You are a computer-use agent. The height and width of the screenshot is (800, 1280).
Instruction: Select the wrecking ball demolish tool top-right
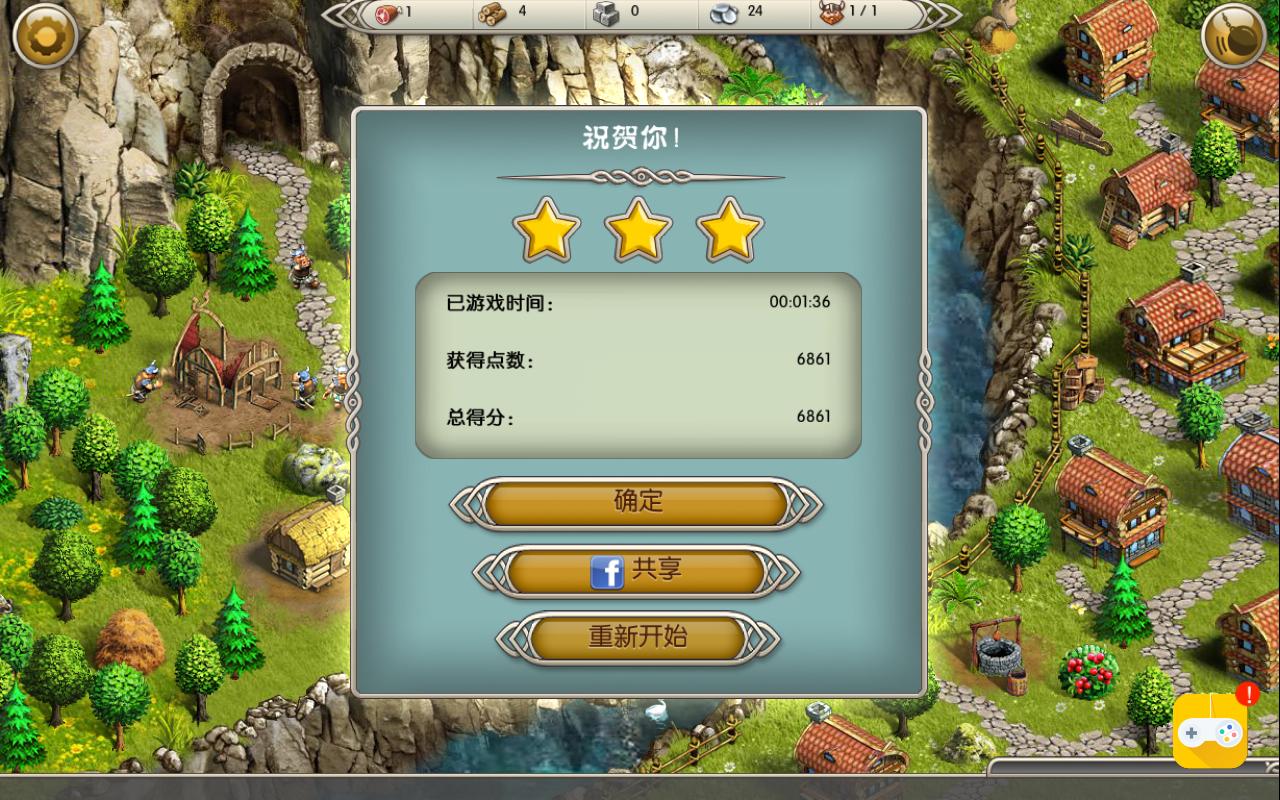pos(1233,37)
